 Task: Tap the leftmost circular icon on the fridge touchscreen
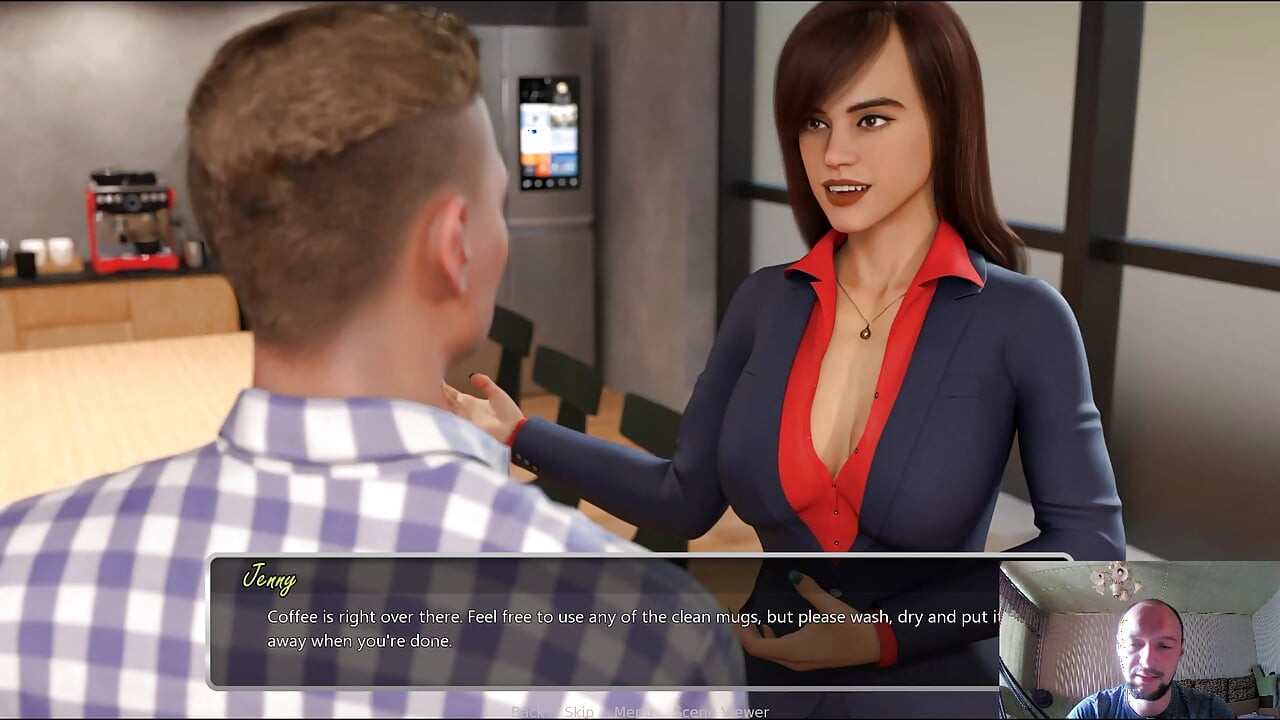coord(527,183)
